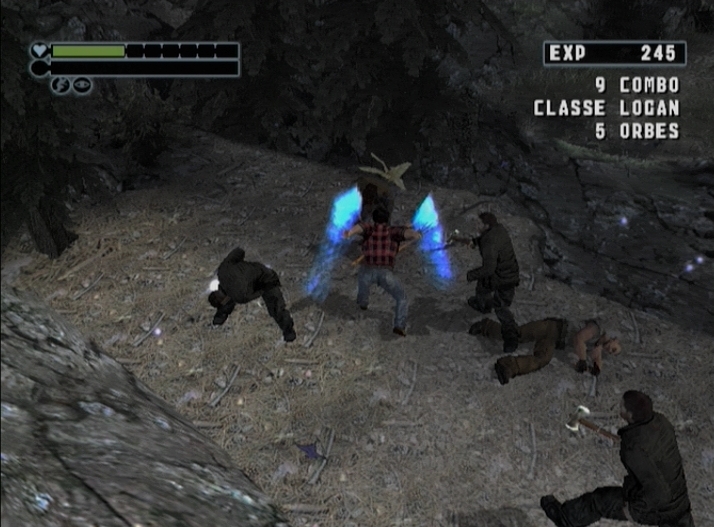
Task: Click the lightning bolt power icon
Action: coord(61,85)
